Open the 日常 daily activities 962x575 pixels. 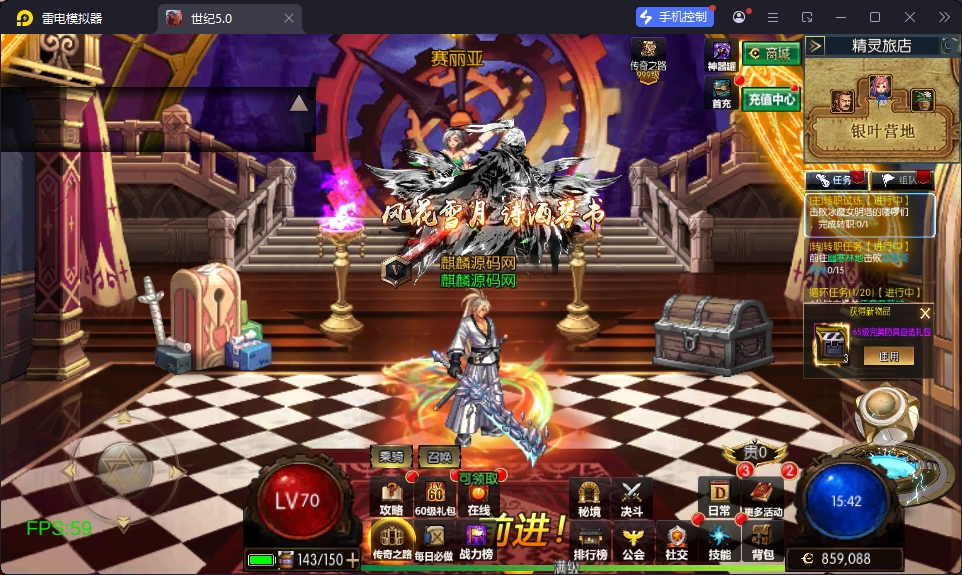click(719, 498)
